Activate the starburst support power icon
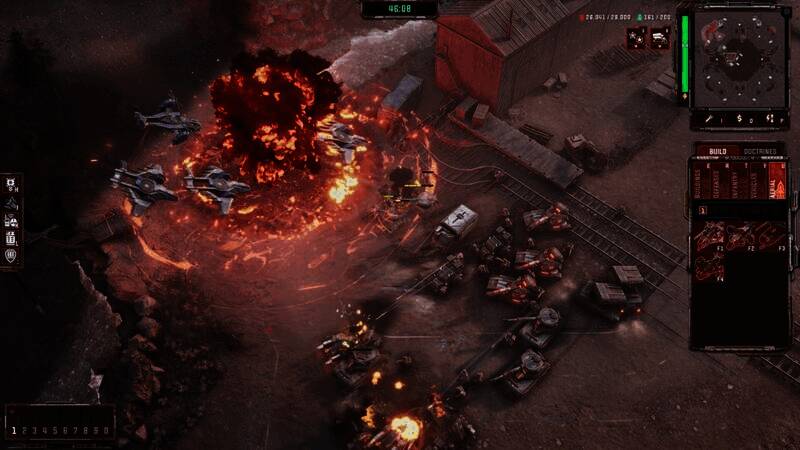 tap(635, 38)
